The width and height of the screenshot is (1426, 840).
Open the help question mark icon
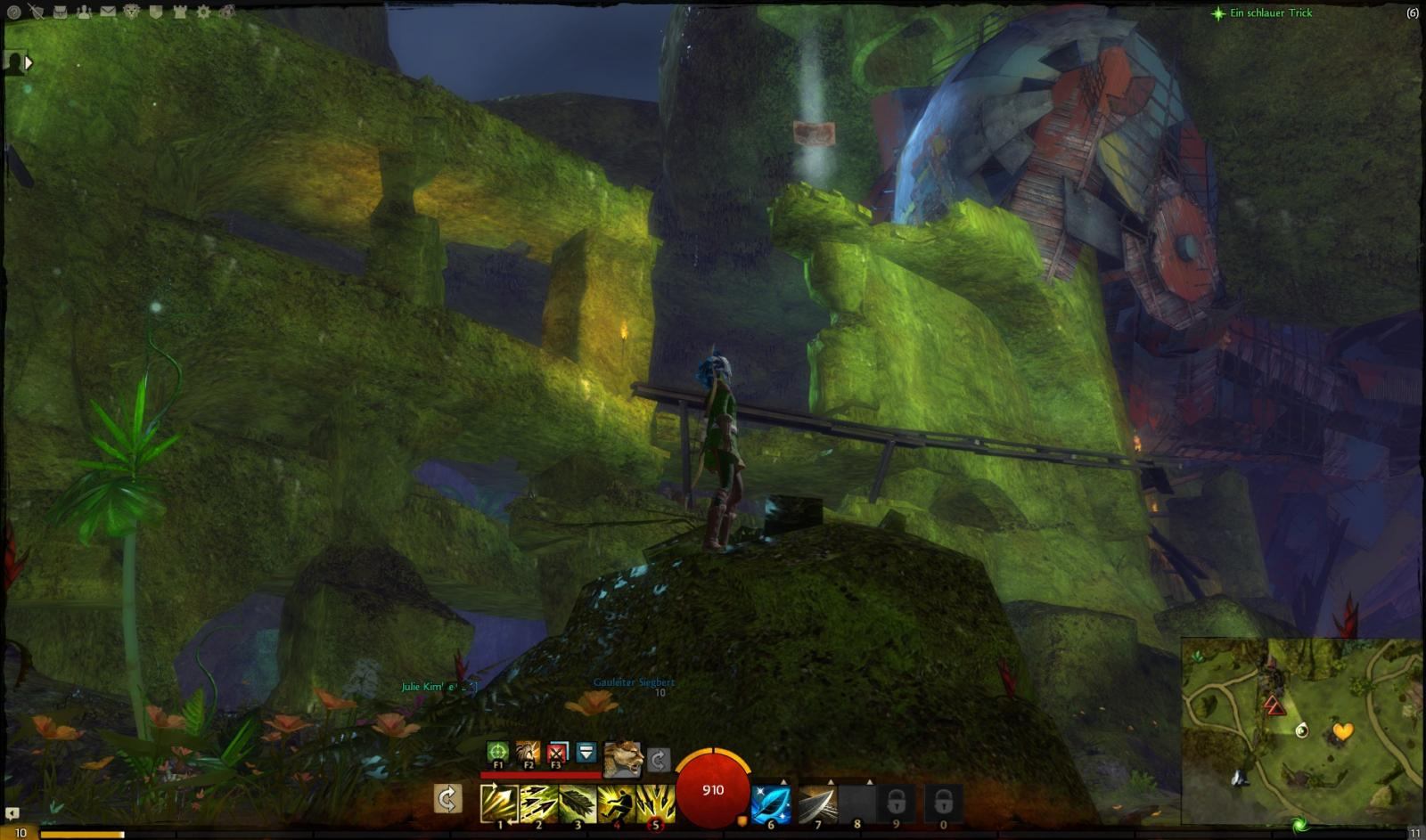pos(13,12)
